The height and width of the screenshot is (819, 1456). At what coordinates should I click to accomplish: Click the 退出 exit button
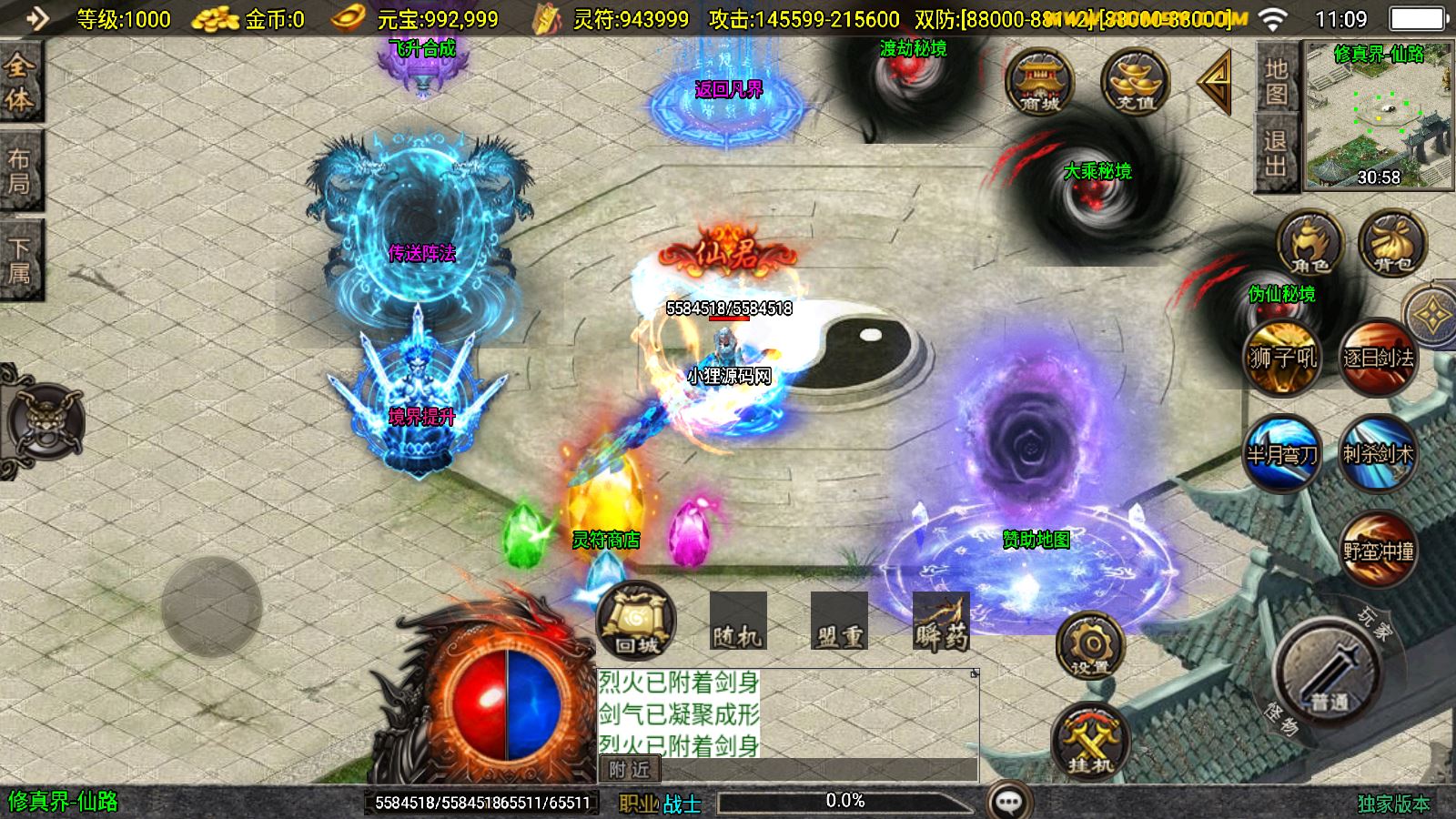click(x=1276, y=153)
